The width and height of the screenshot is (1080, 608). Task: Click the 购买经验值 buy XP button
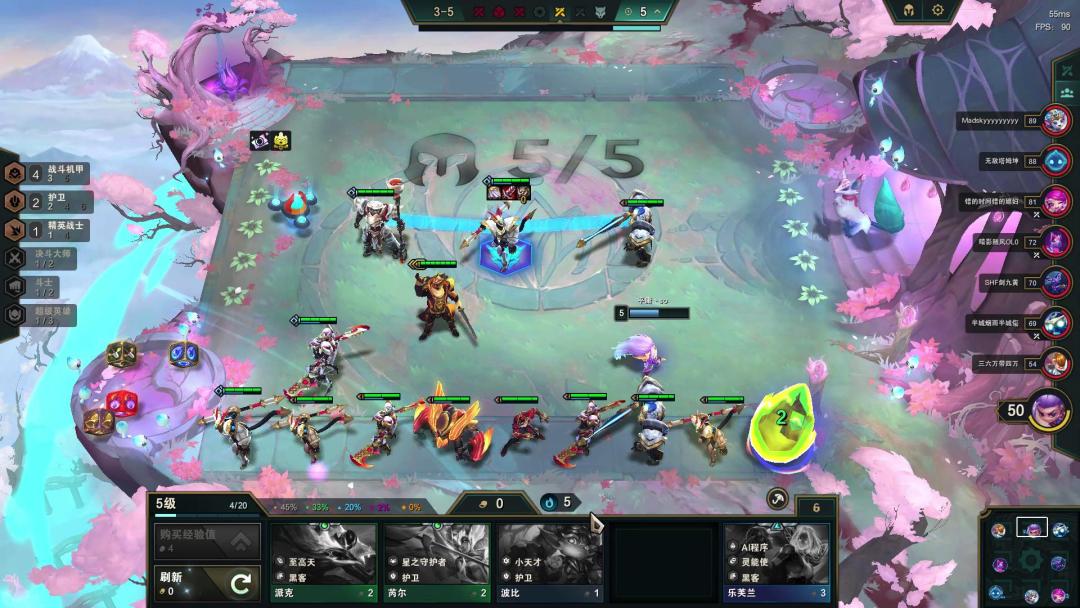(206, 541)
